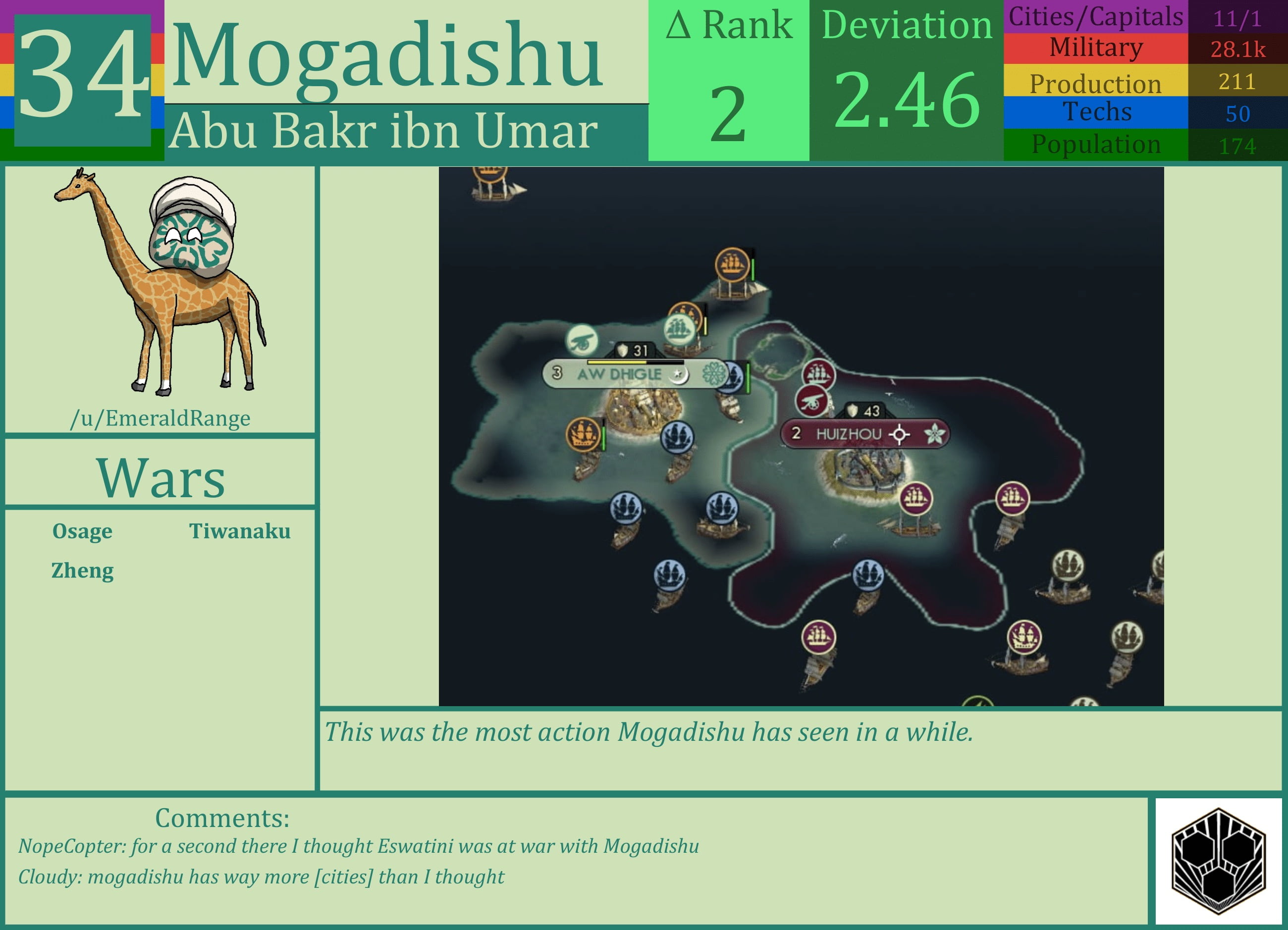Expand the Comments section

[221, 818]
